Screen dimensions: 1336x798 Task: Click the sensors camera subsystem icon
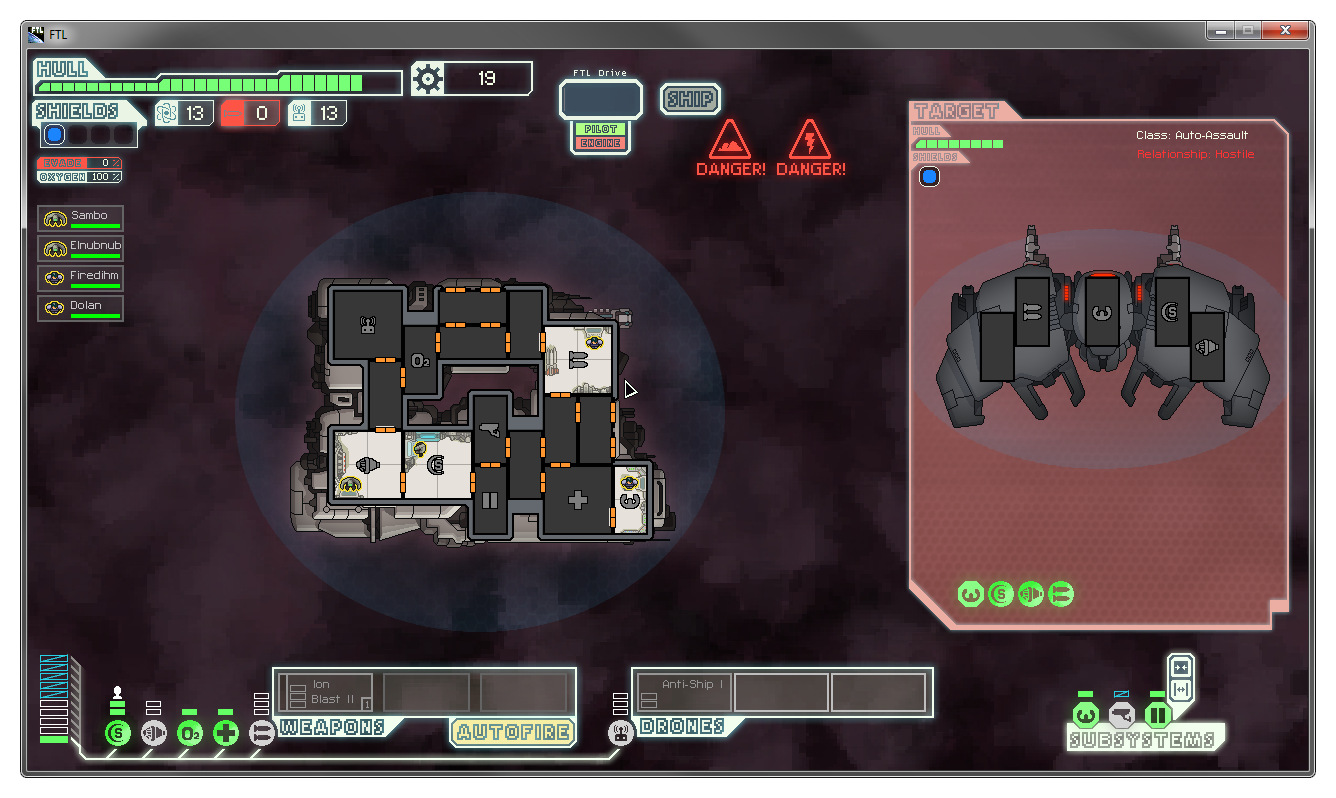pos(1121,715)
